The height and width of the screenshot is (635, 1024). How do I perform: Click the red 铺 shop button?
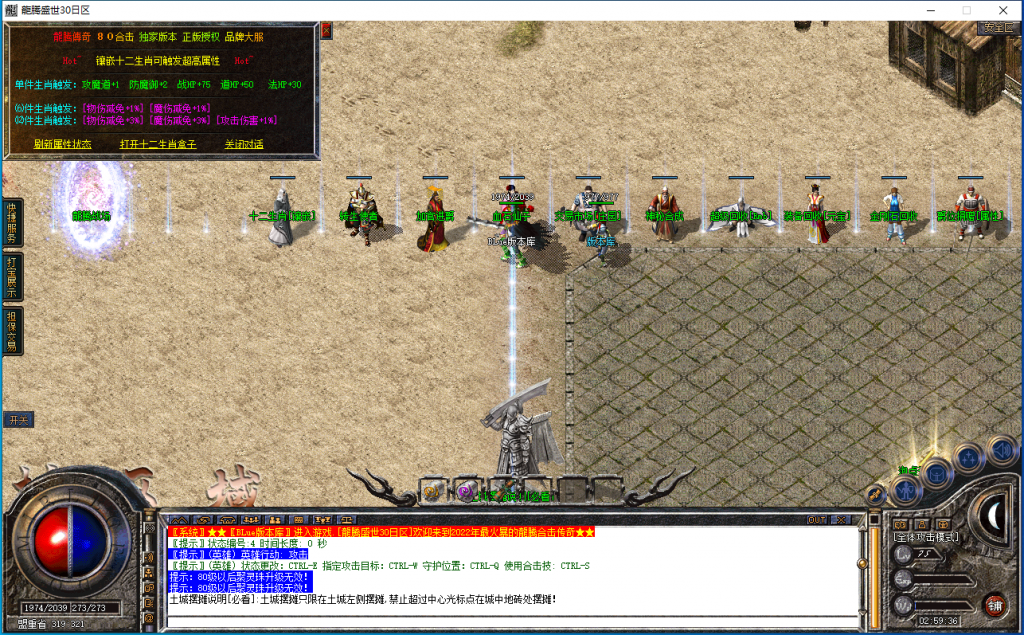point(994,604)
